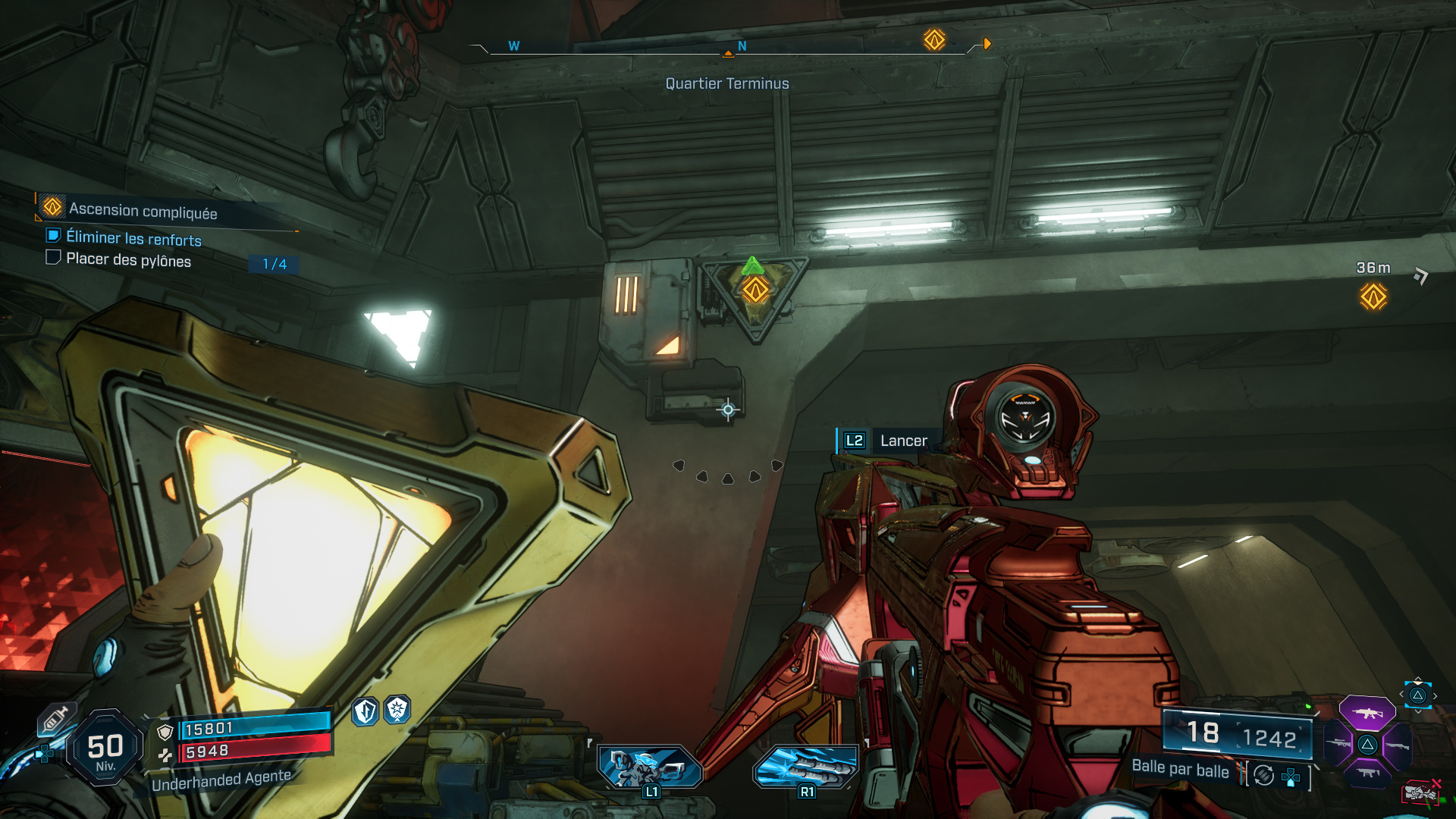
Task: Click the down chevron under weapon wheel
Action: [x=1418, y=711]
